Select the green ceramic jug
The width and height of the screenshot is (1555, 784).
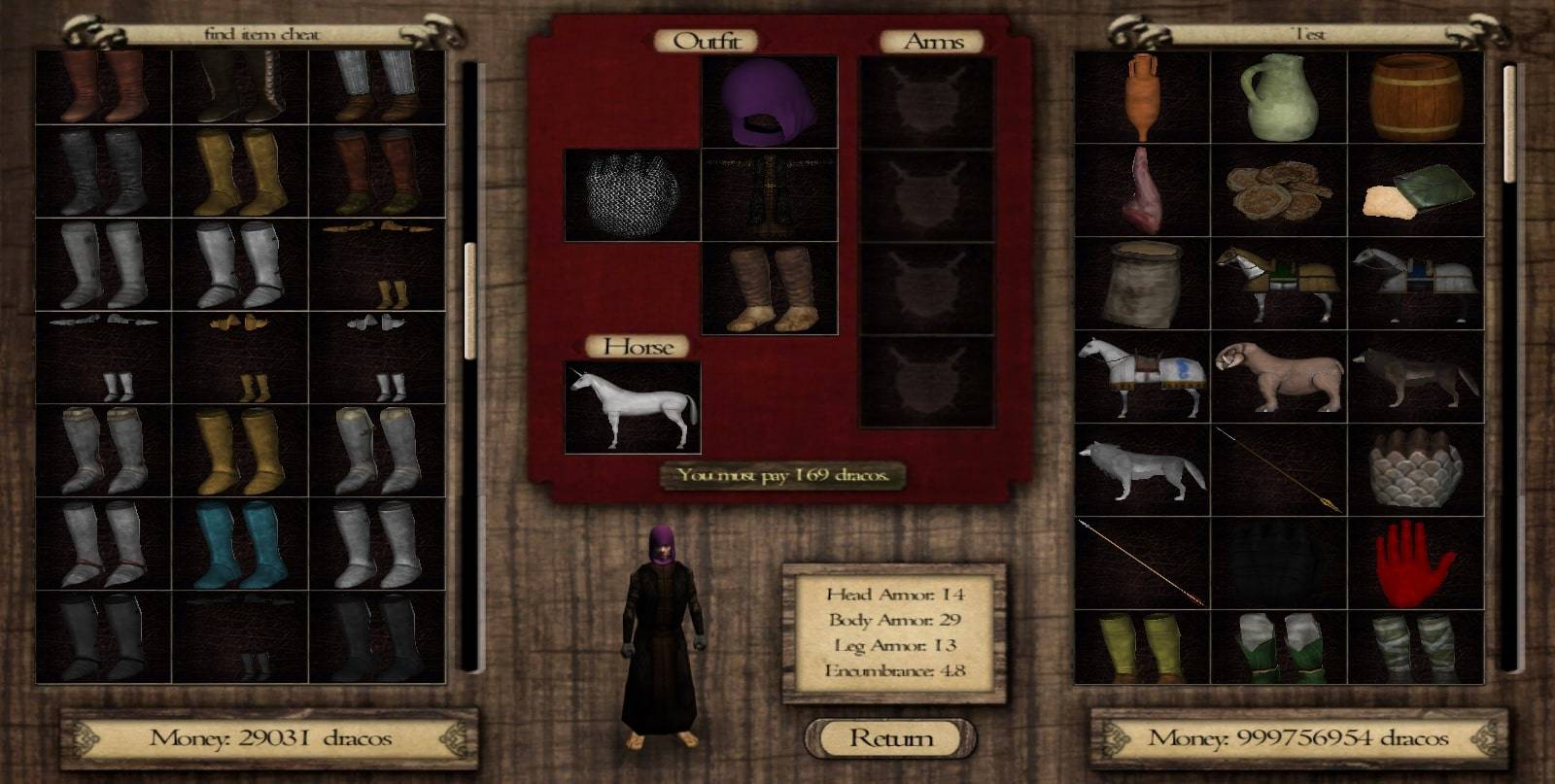click(1278, 97)
